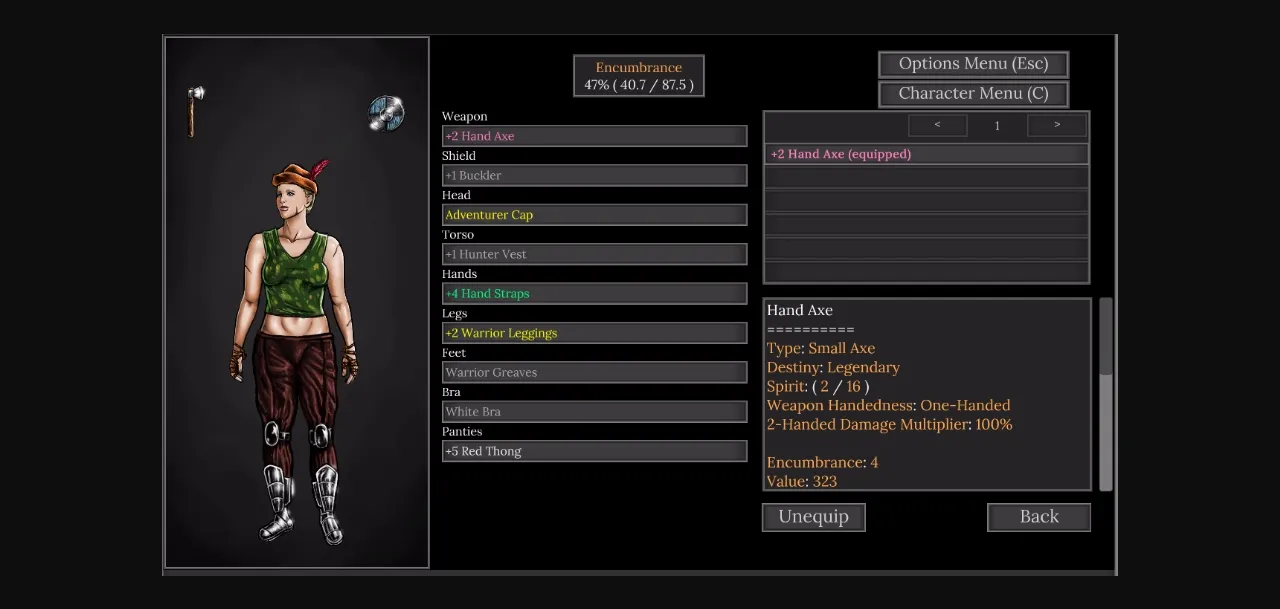Click the Back button

tap(1038, 517)
